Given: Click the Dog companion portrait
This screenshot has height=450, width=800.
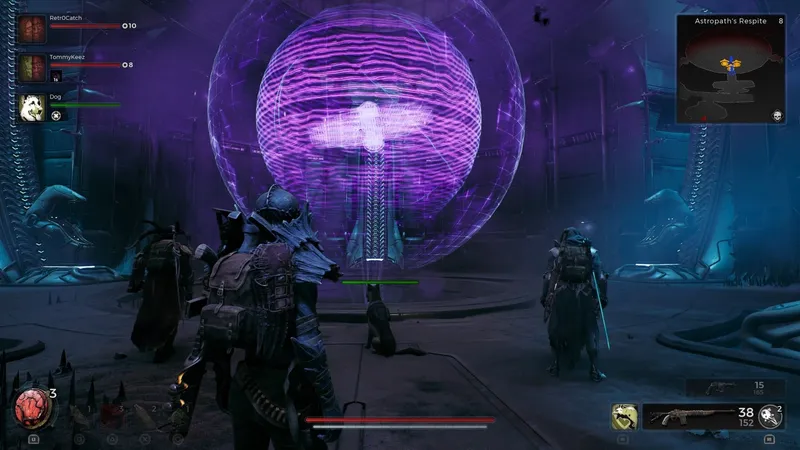Looking at the screenshot, I should [x=33, y=107].
